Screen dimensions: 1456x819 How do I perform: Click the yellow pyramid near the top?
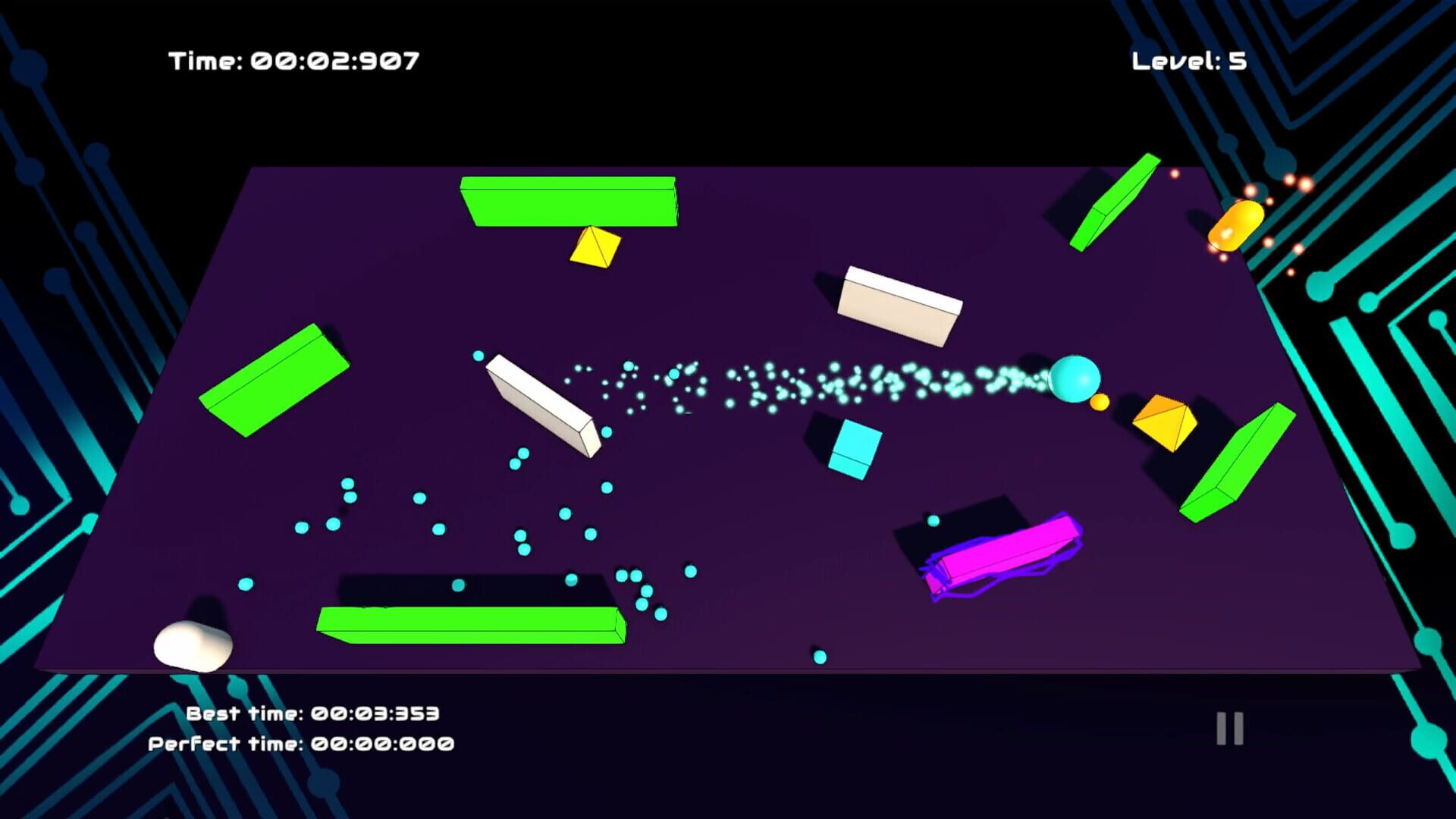click(x=596, y=247)
